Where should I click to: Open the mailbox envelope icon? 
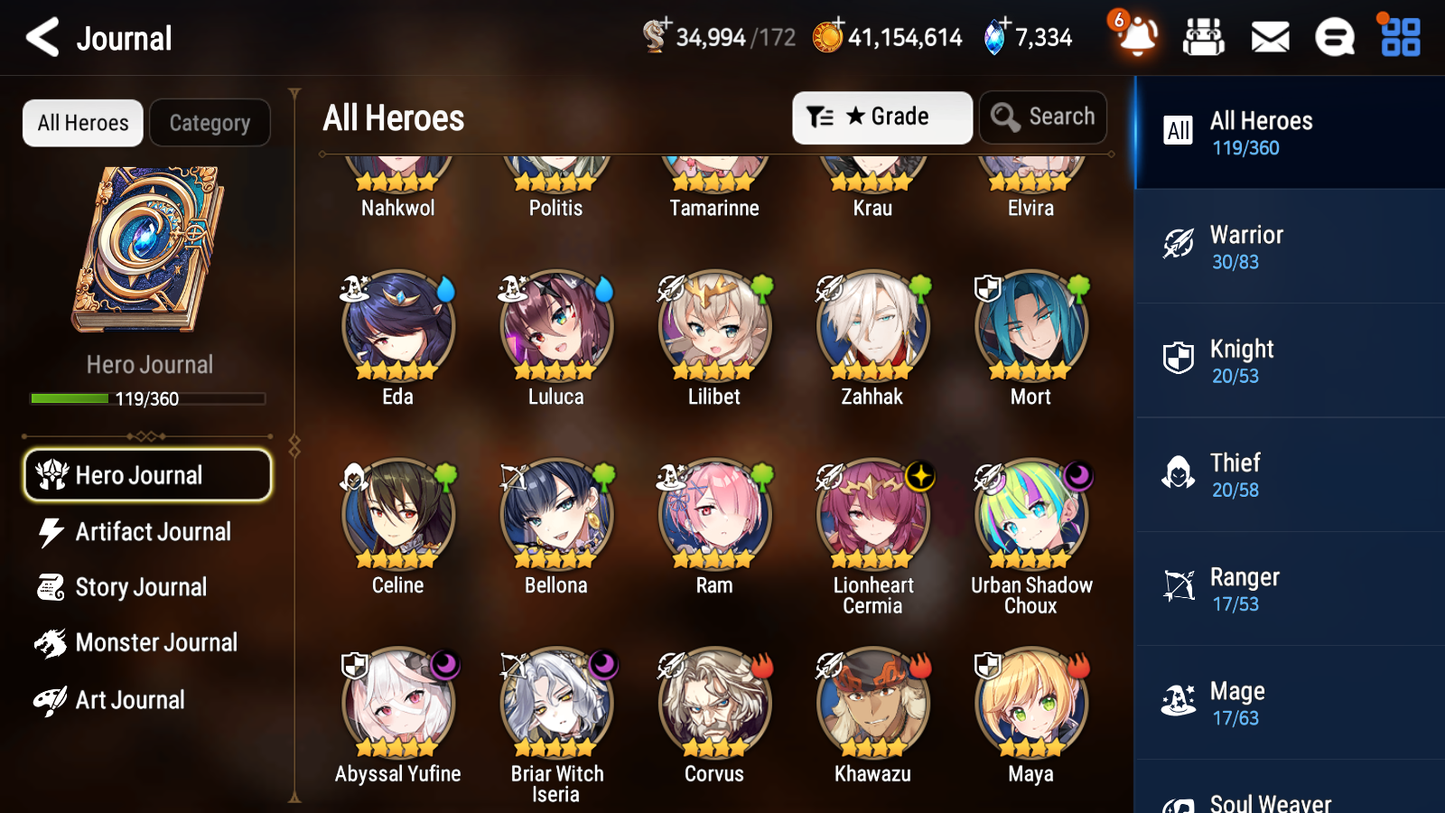click(1269, 36)
